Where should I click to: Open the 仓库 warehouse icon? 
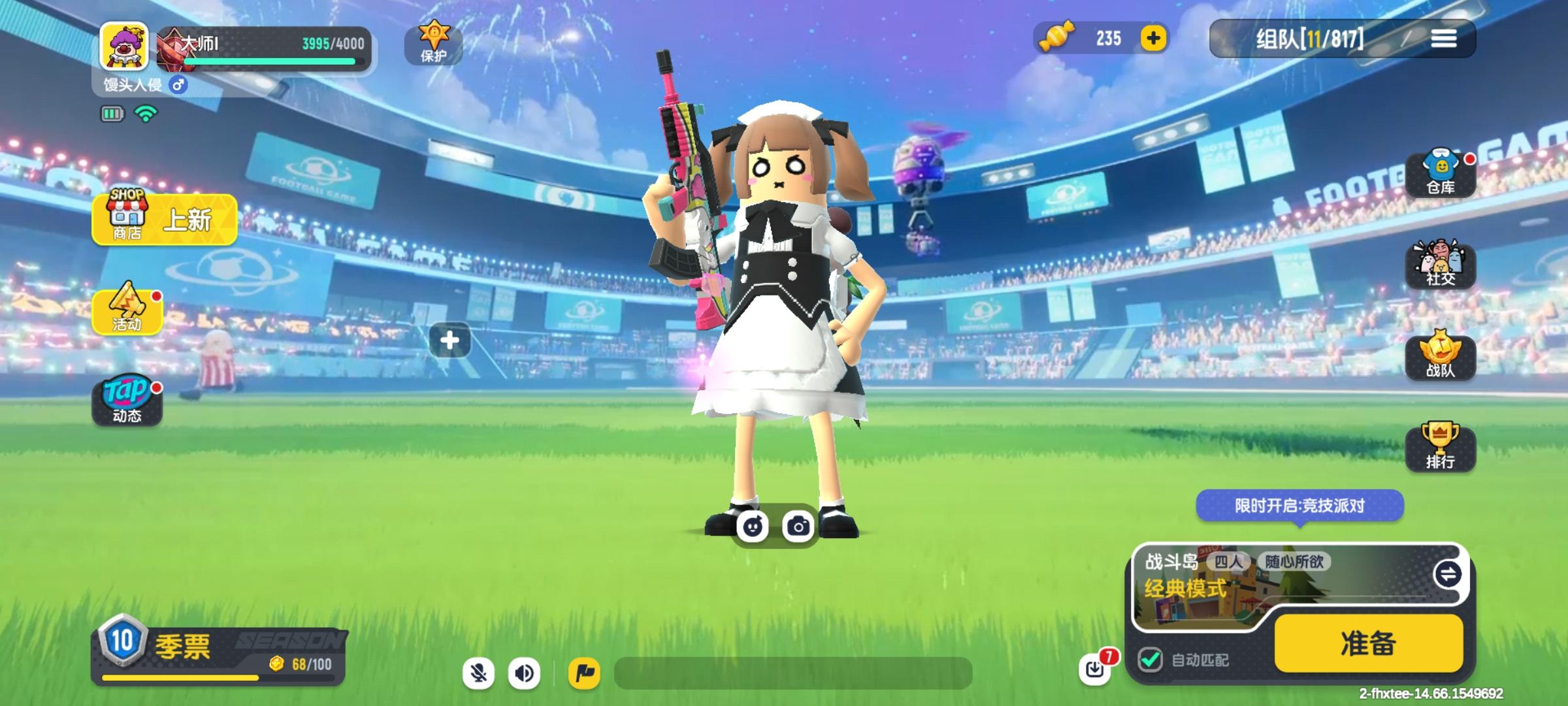tap(1441, 171)
